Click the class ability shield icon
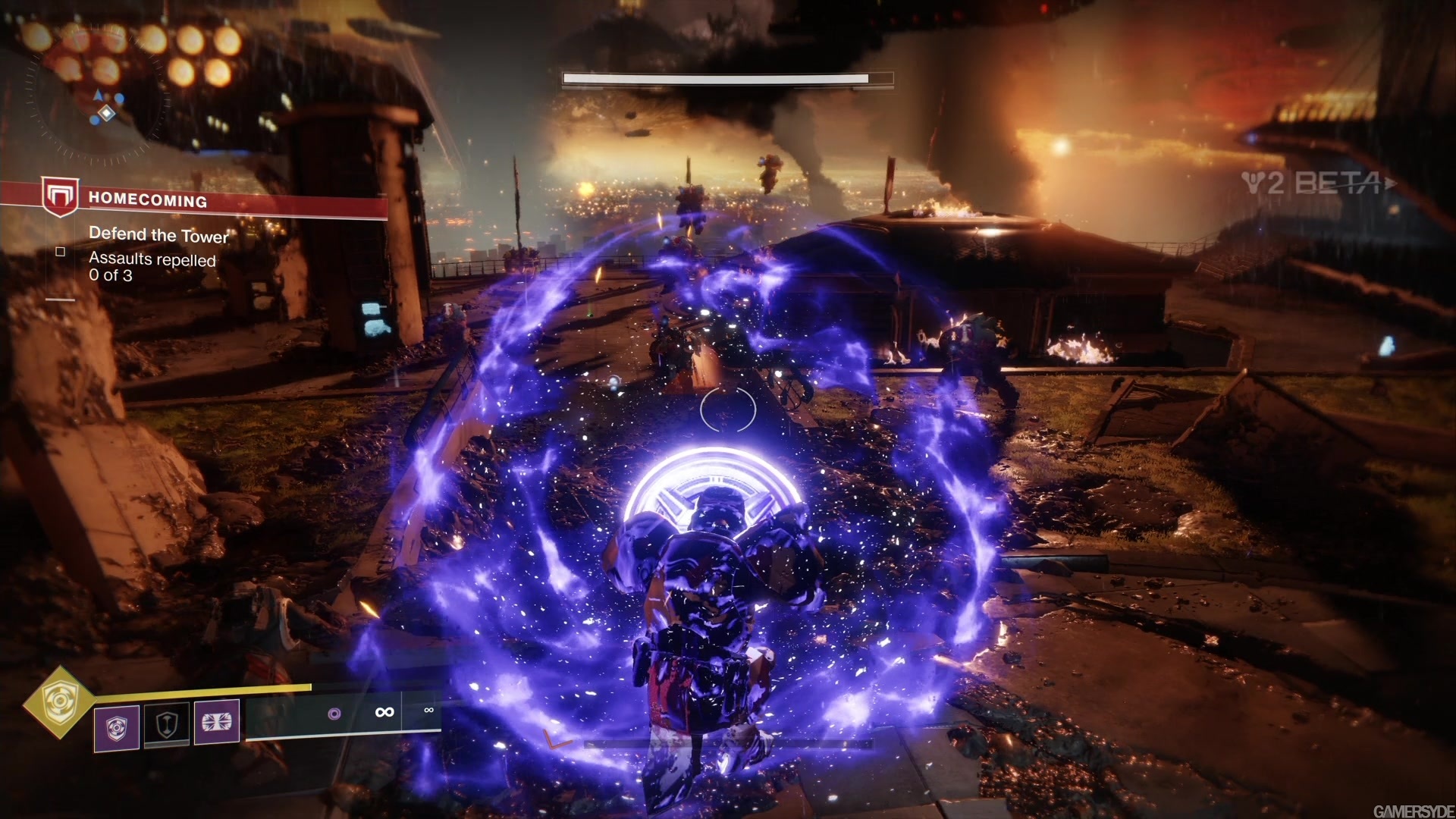This screenshot has height=819, width=1456. point(115,726)
